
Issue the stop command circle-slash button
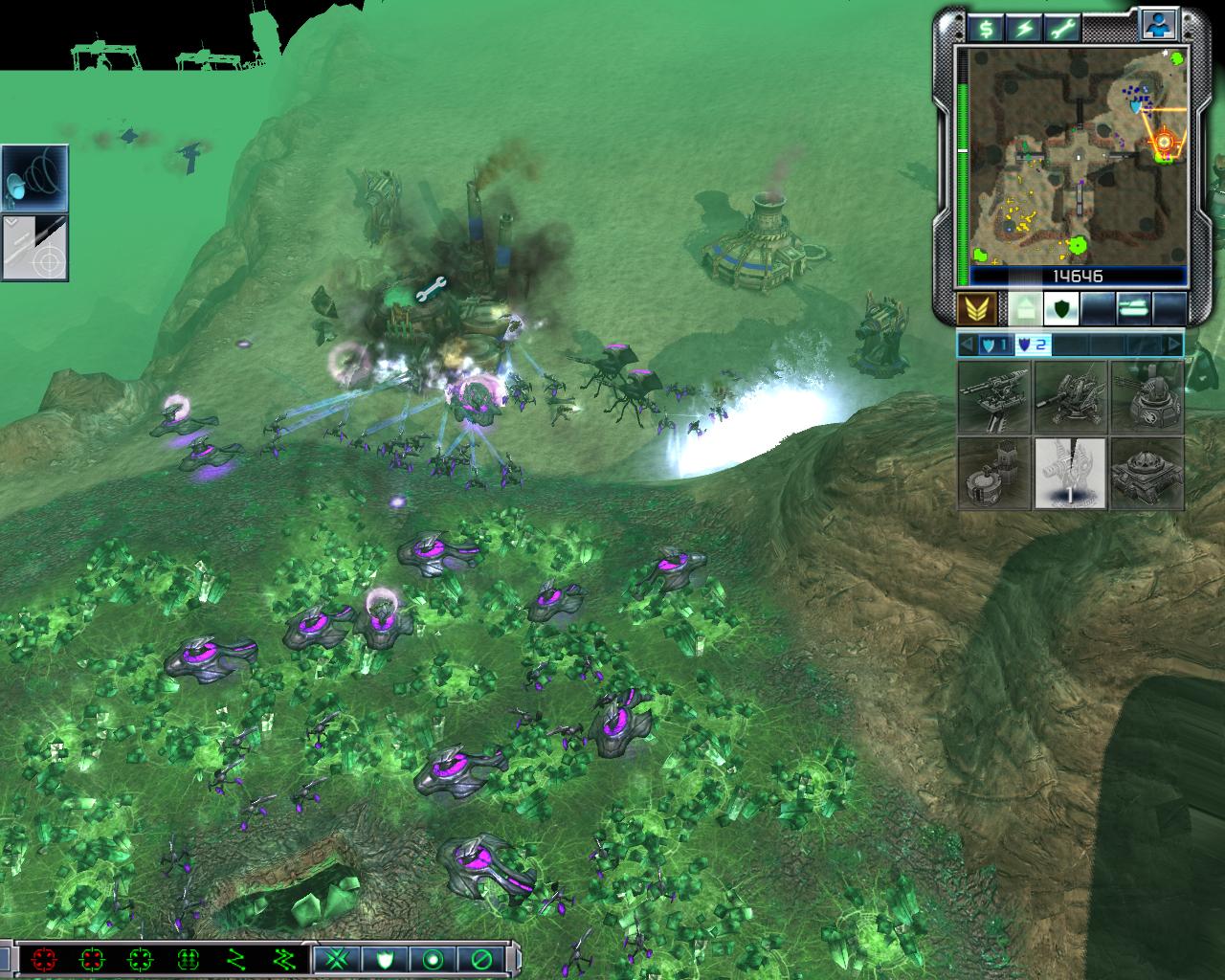click(479, 958)
